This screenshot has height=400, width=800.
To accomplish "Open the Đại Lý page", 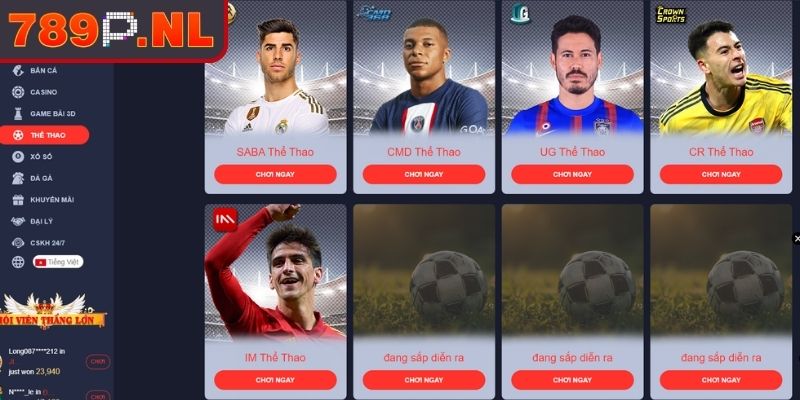I will [42, 220].
